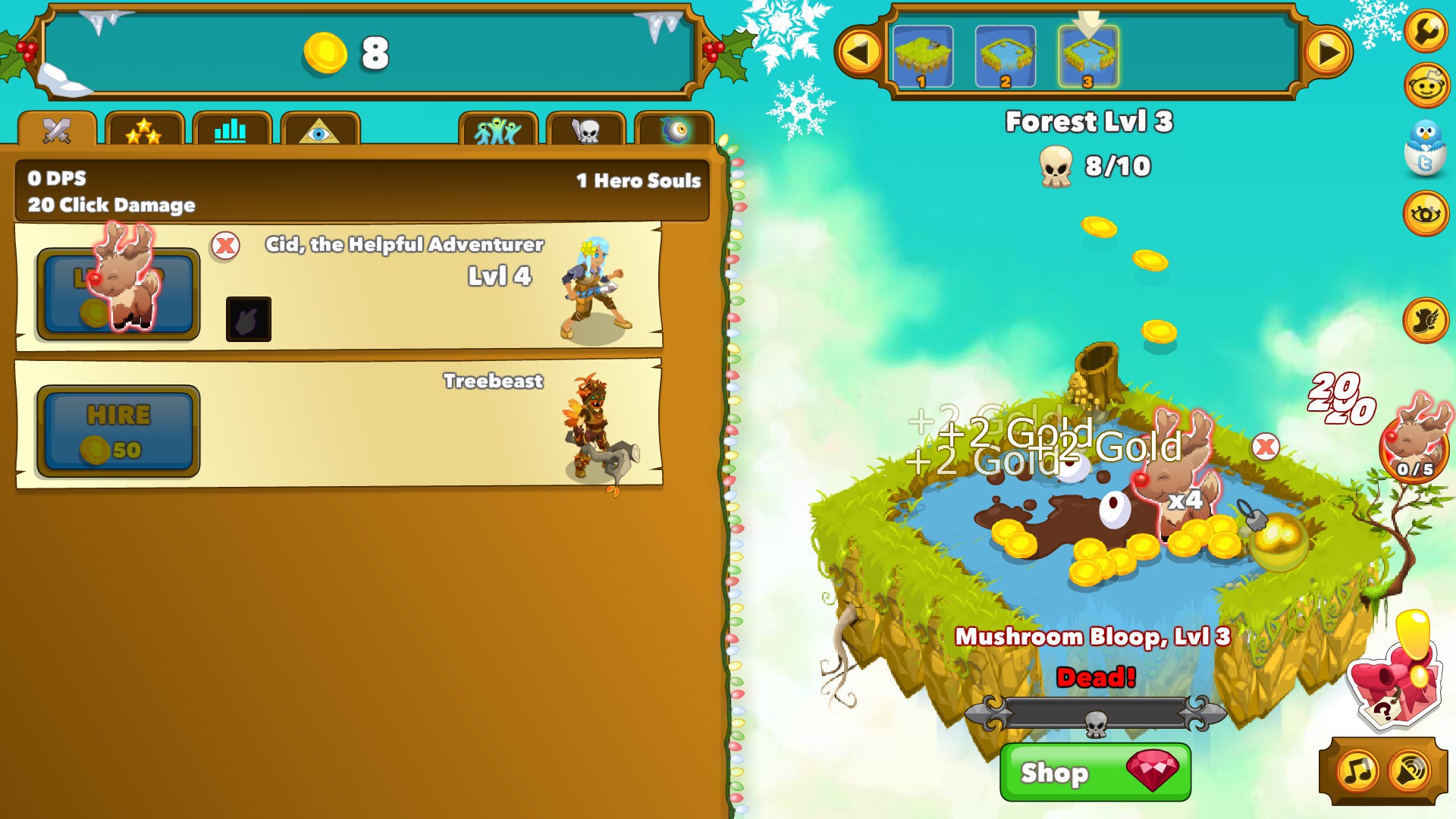Dismiss Cid with the red X

pos(225,244)
